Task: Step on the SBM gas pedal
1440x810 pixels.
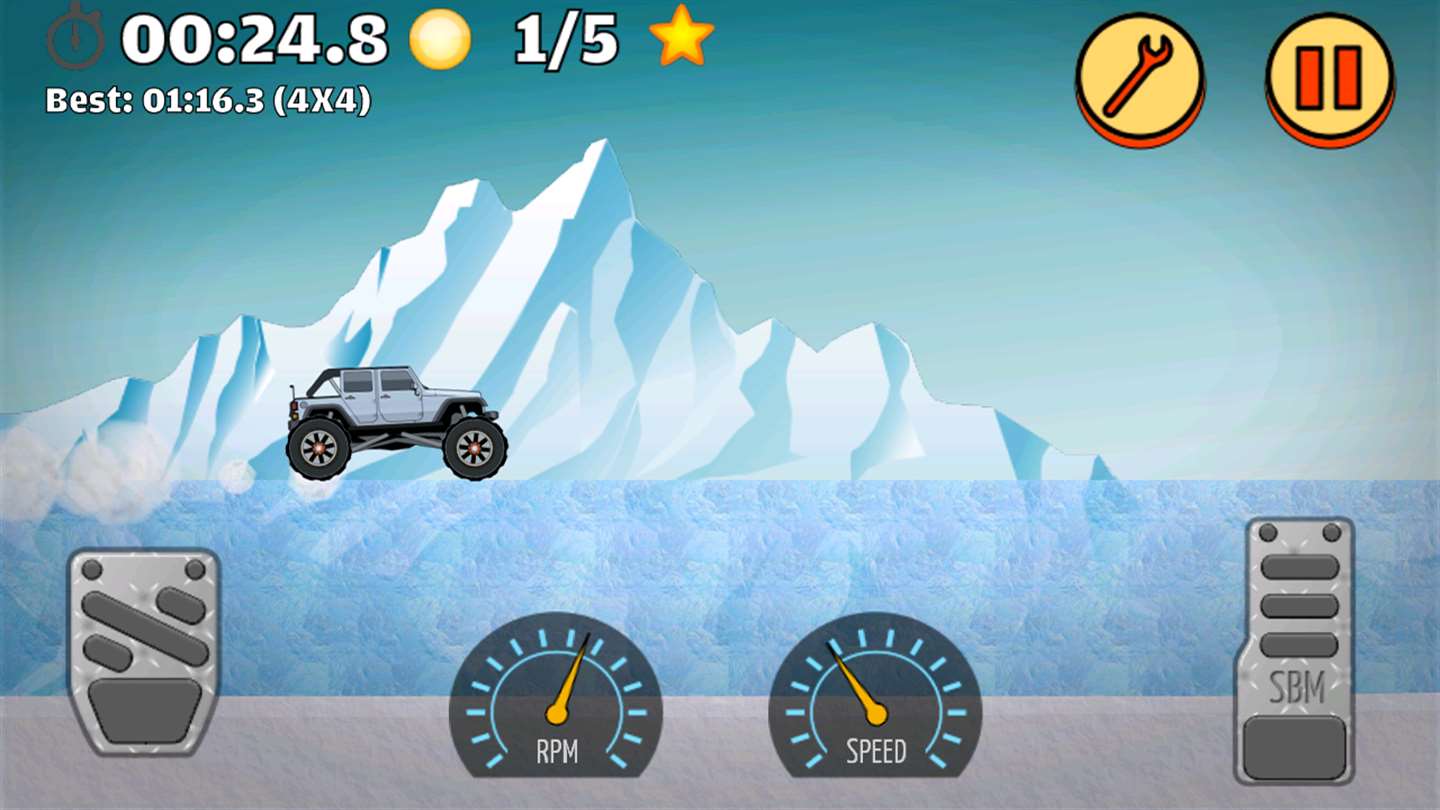Action: pyautogui.click(x=1300, y=650)
